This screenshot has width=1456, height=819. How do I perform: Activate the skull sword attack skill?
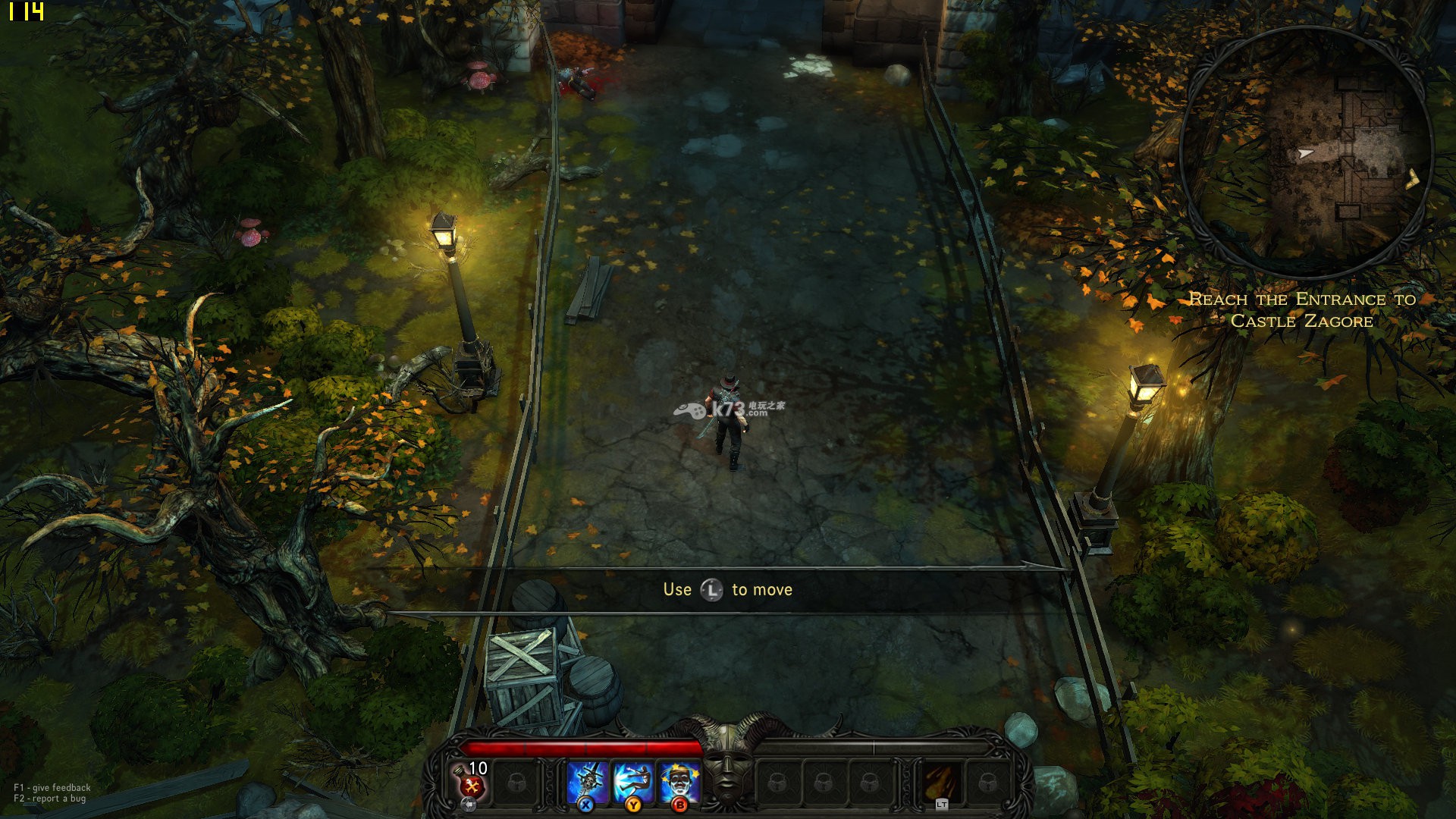pos(587,783)
